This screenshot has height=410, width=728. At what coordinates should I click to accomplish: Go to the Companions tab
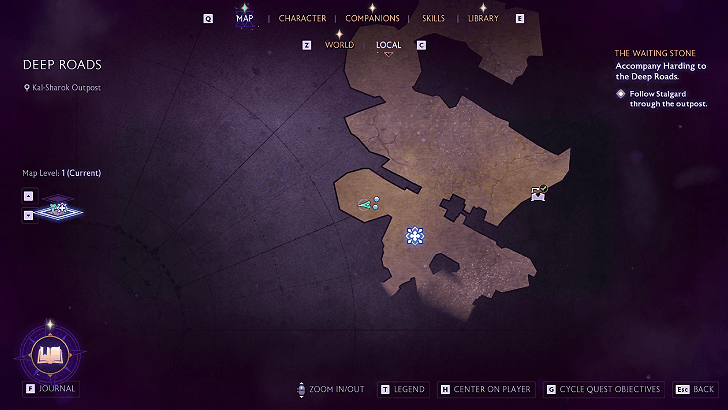(x=372, y=18)
